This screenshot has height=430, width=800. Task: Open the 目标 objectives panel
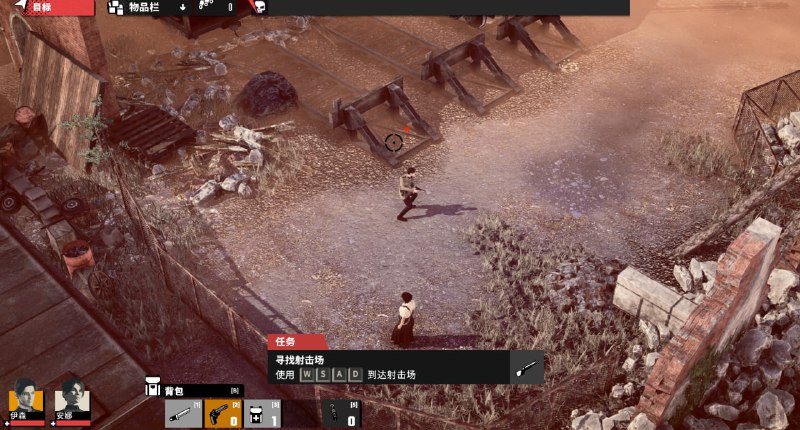click(46, 7)
